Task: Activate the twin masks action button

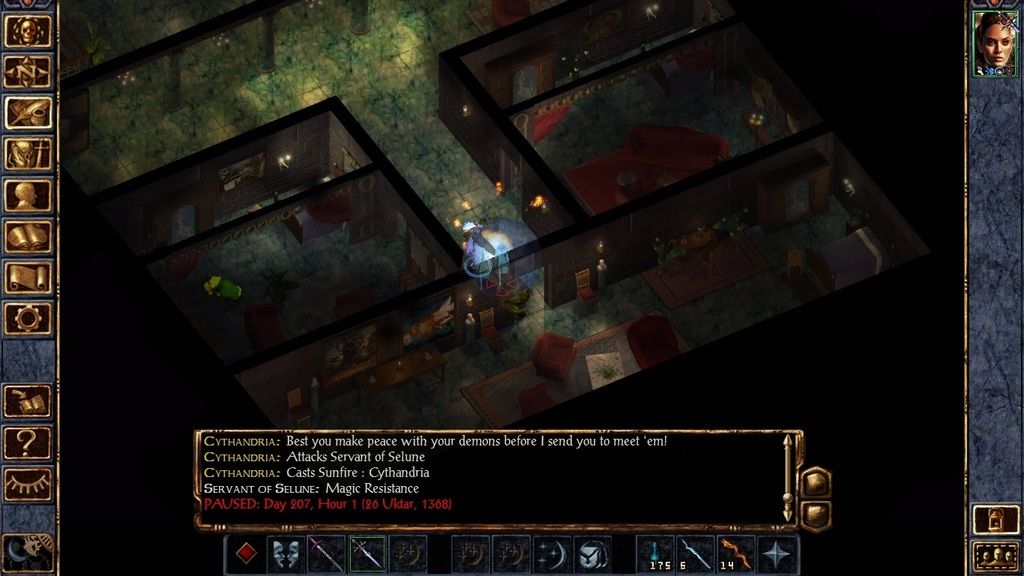Action: pyautogui.click(x=286, y=554)
